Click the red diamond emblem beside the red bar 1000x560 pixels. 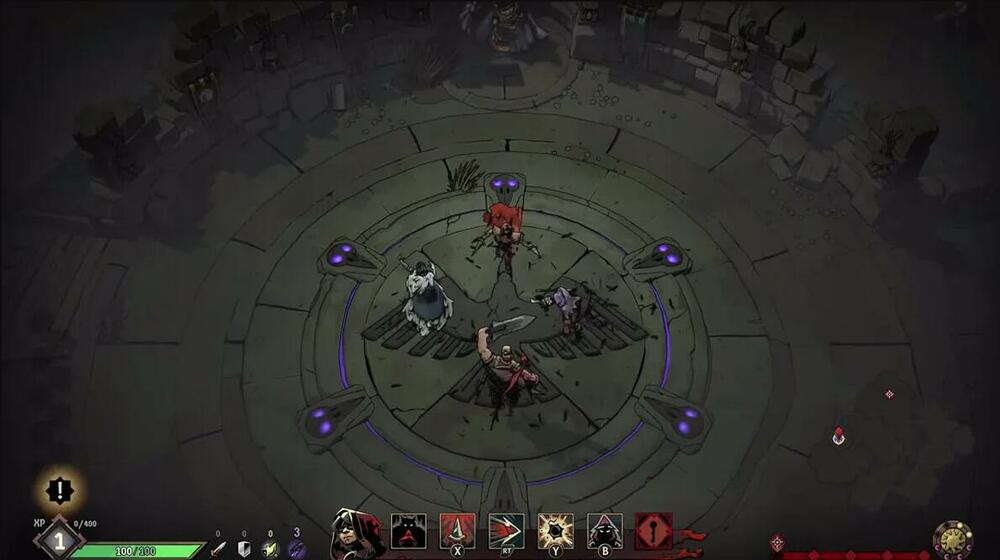click(777, 543)
